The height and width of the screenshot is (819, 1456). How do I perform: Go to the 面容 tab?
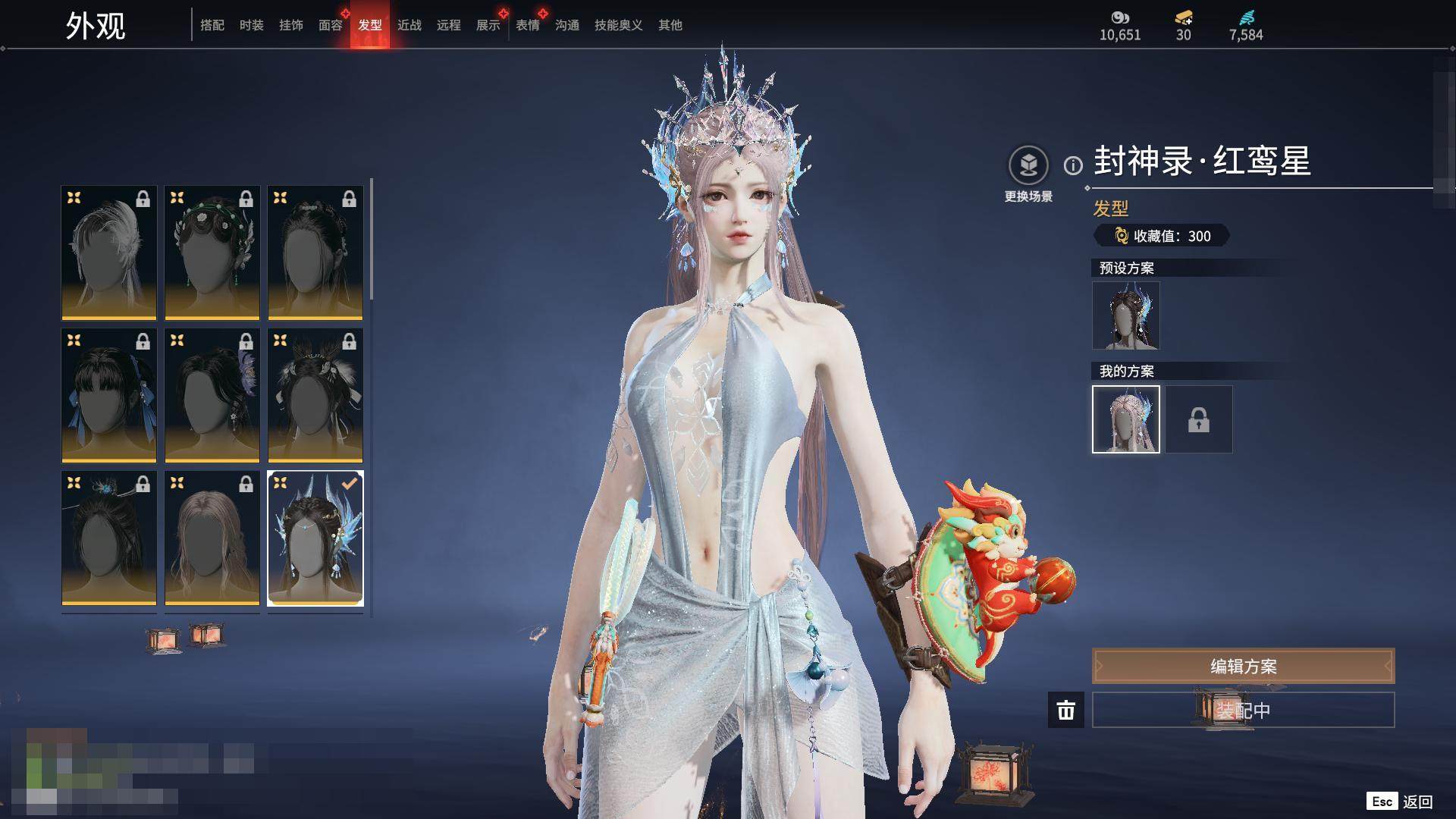tap(331, 25)
